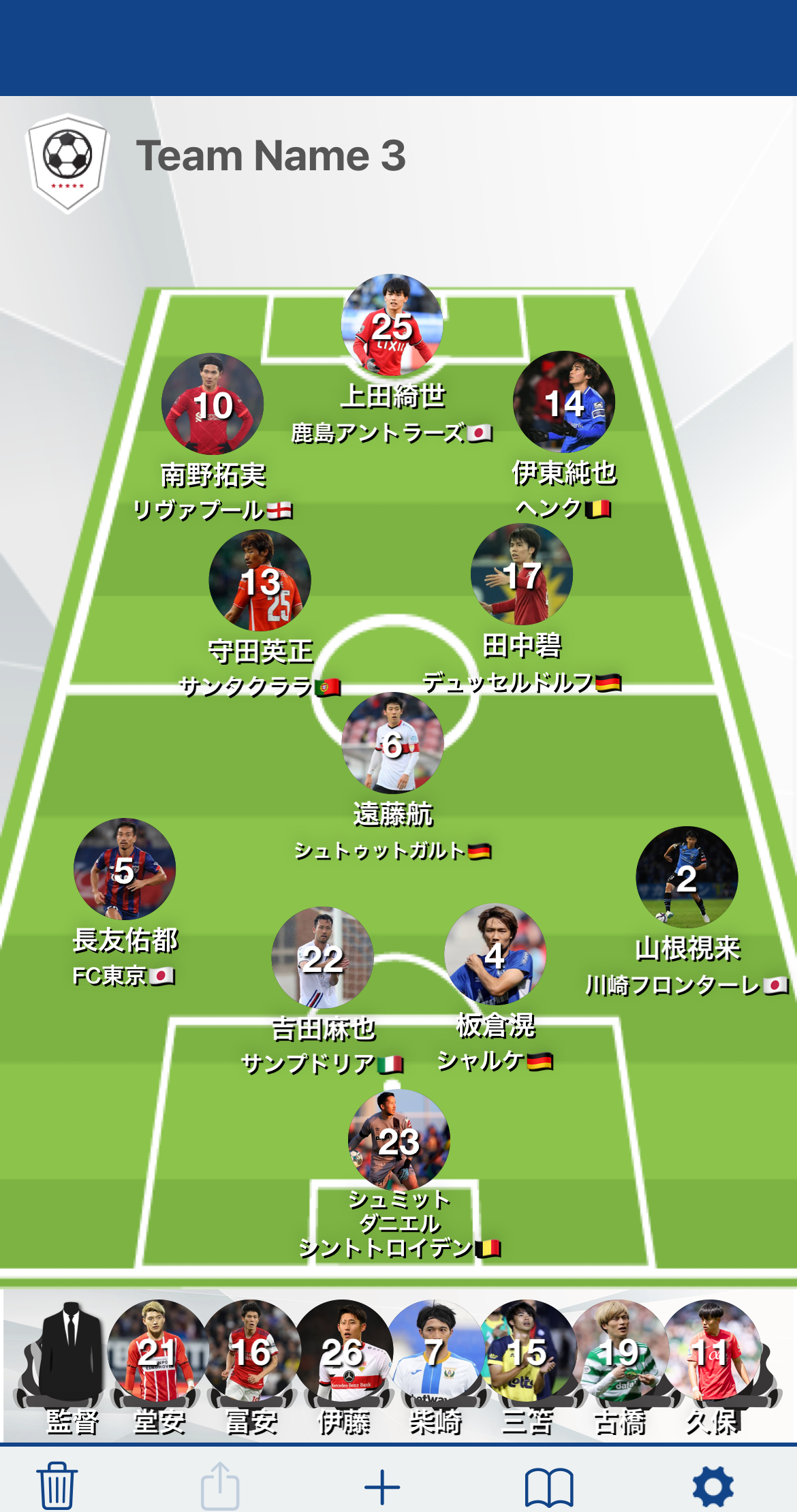Pick midfielder number 13 守田英正
797x1512 pixels.
260,581
